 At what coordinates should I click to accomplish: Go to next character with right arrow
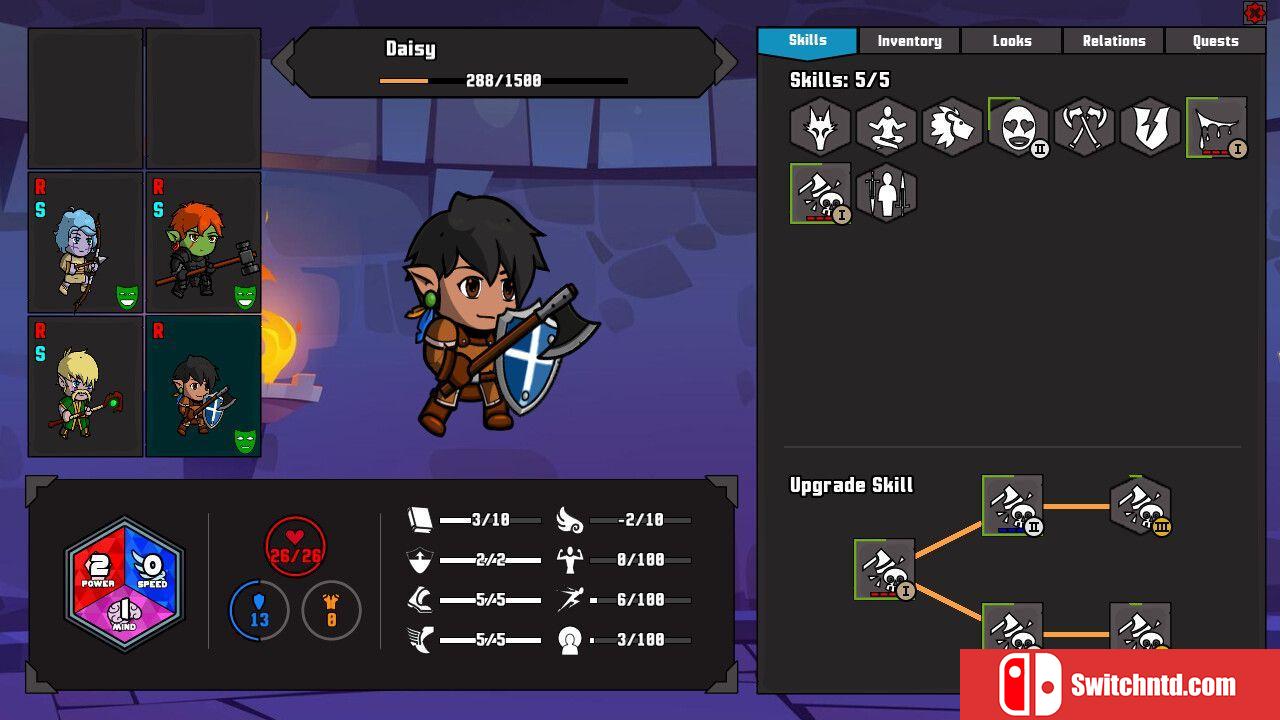pyautogui.click(x=725, y=63)
